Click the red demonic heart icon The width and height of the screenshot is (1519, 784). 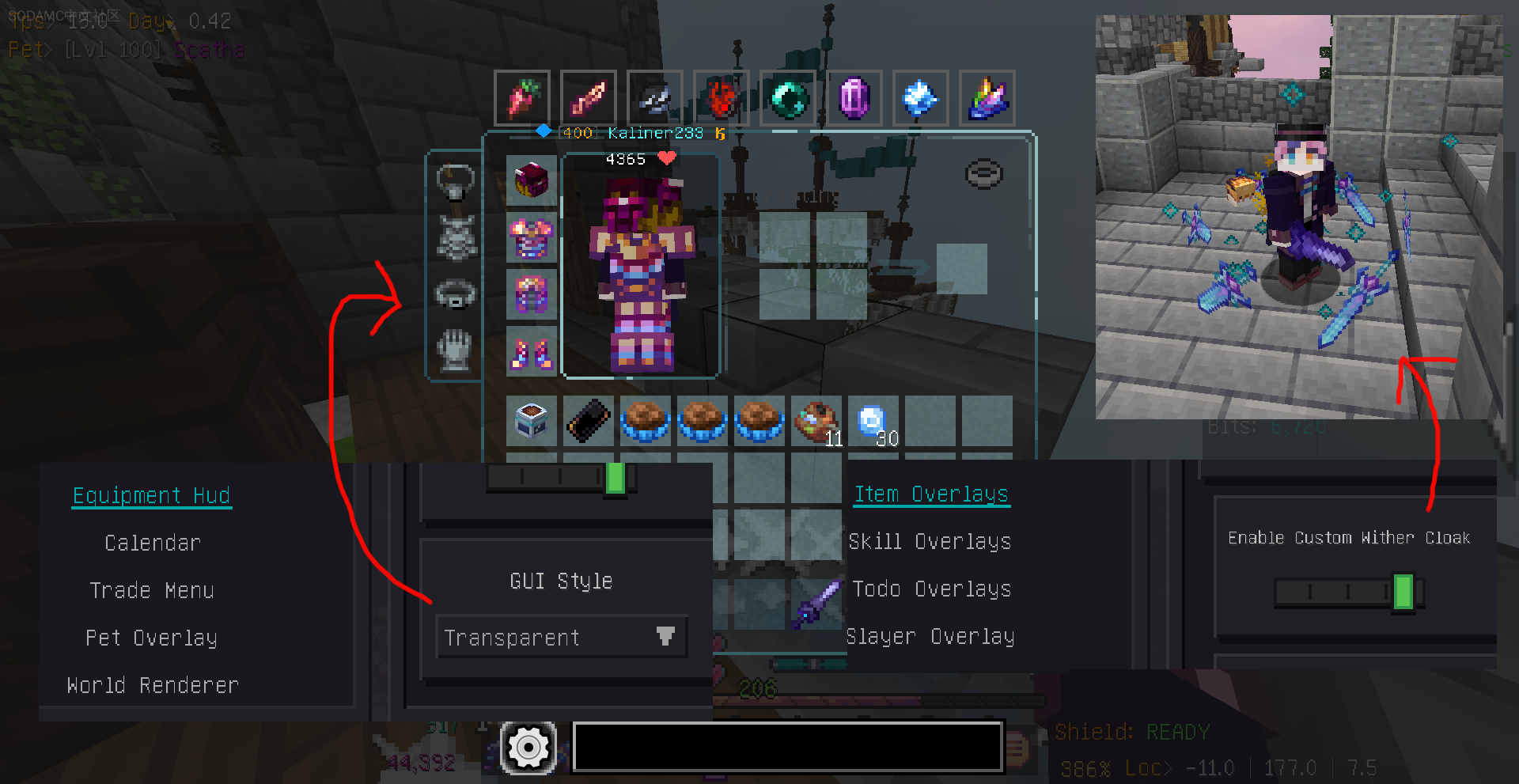(x=721, y=97)
